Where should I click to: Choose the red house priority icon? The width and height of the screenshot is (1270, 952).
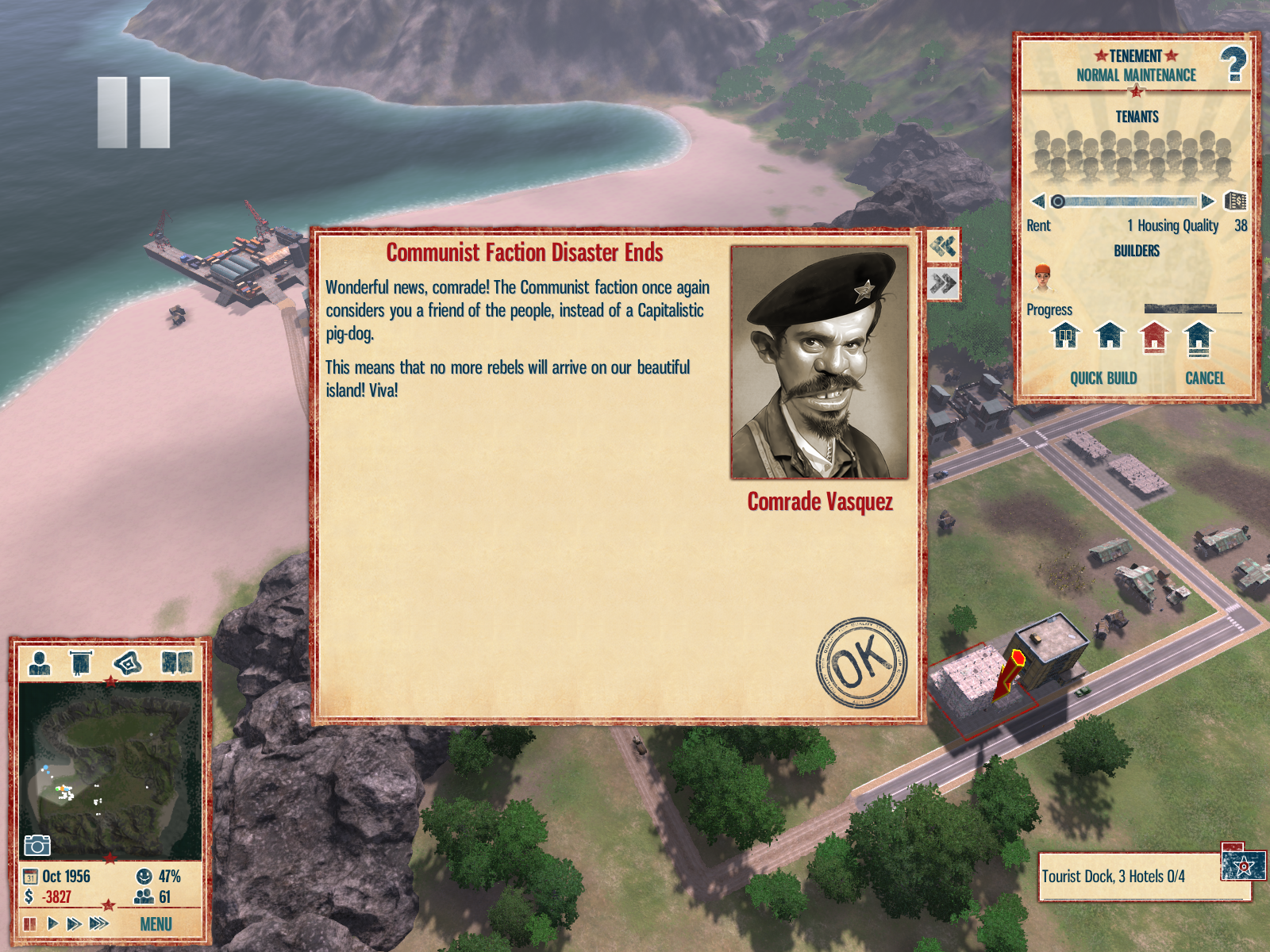(1154, 337)
